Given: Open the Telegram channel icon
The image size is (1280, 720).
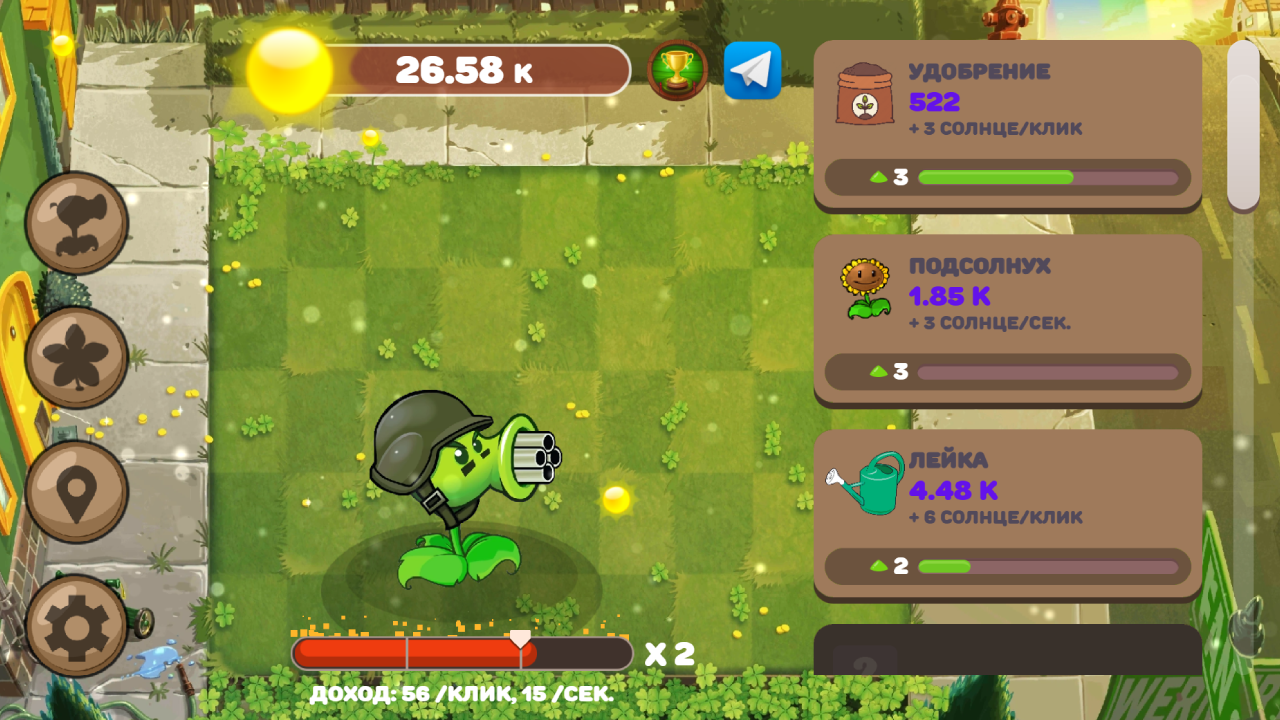Looking at the screenshot, I should point(752,71).
